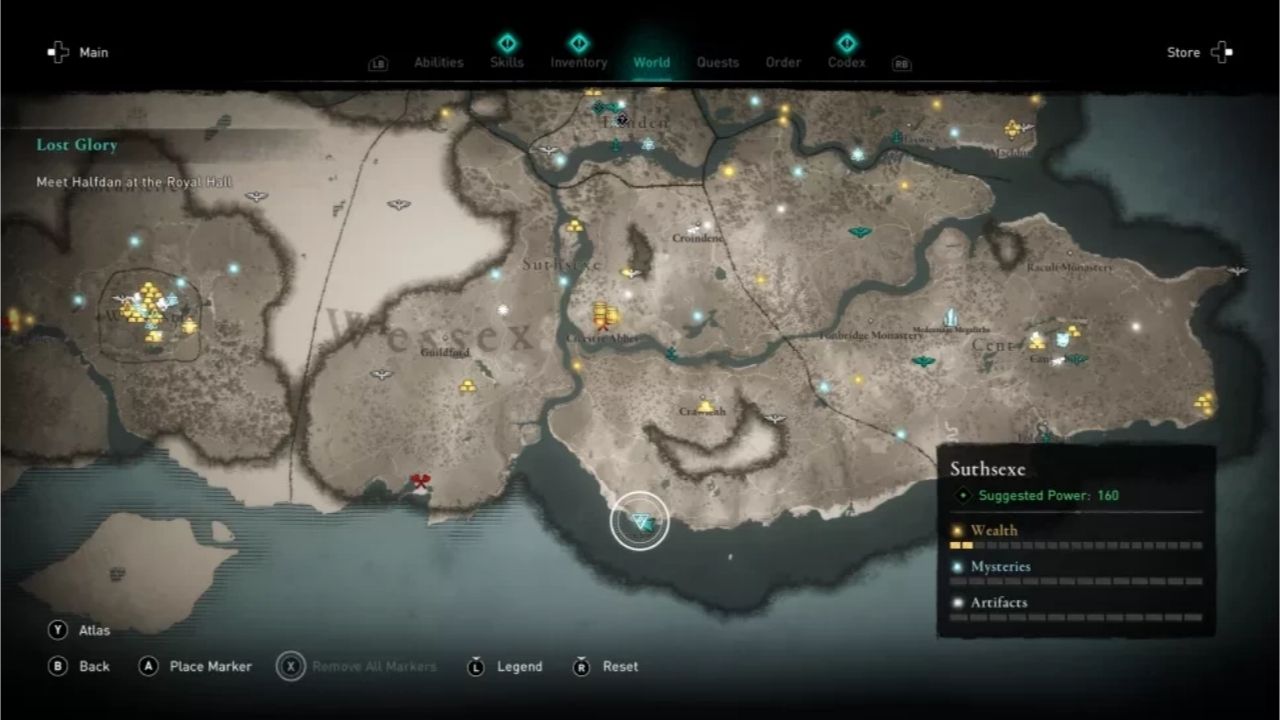Select the gold wealth bars icon below Guildford

click(467, 384)
